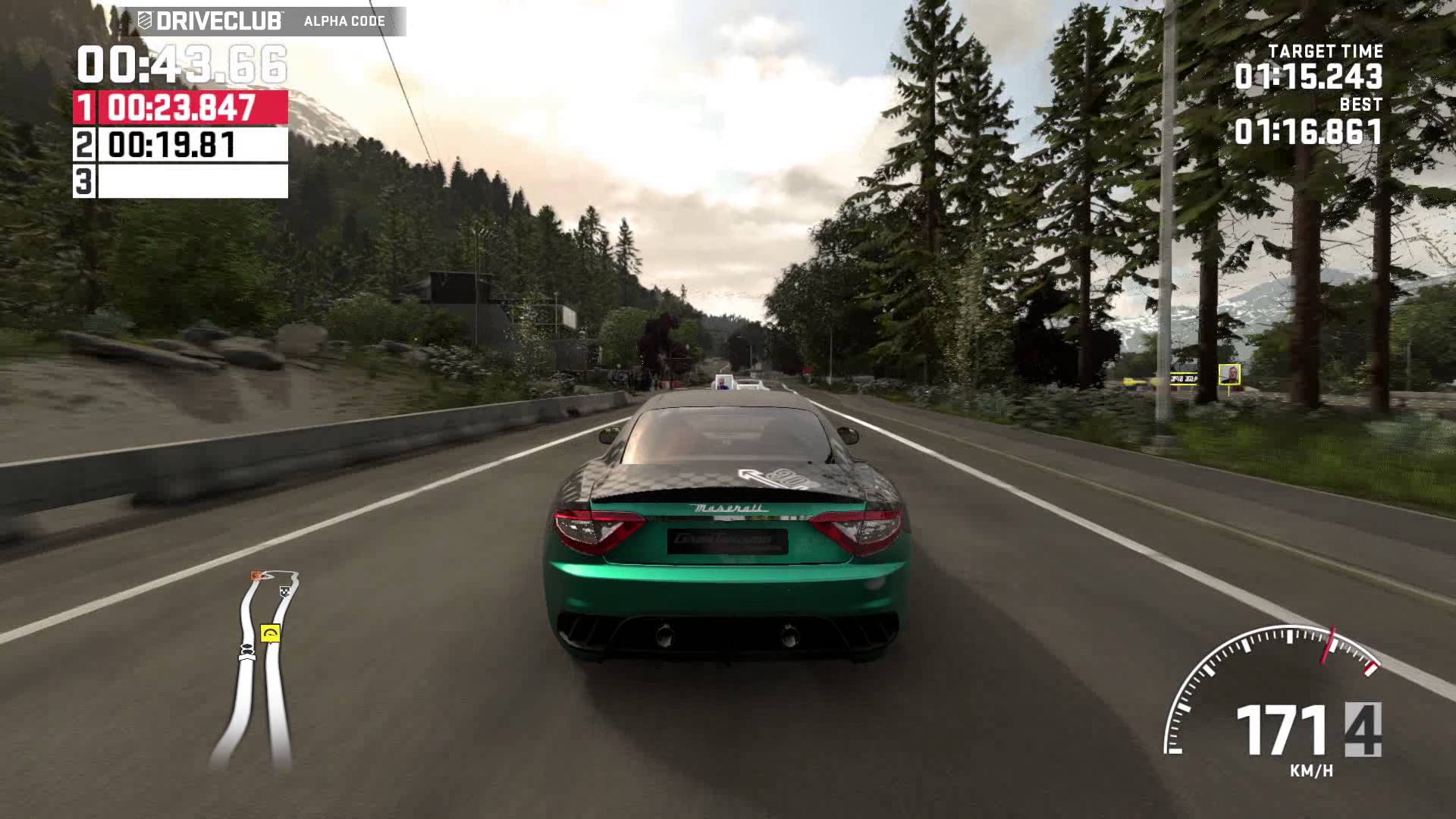Select the red sector 1 time row
Image resolution: width=1456 pixels, height=819 pixels.
[180, 108]
